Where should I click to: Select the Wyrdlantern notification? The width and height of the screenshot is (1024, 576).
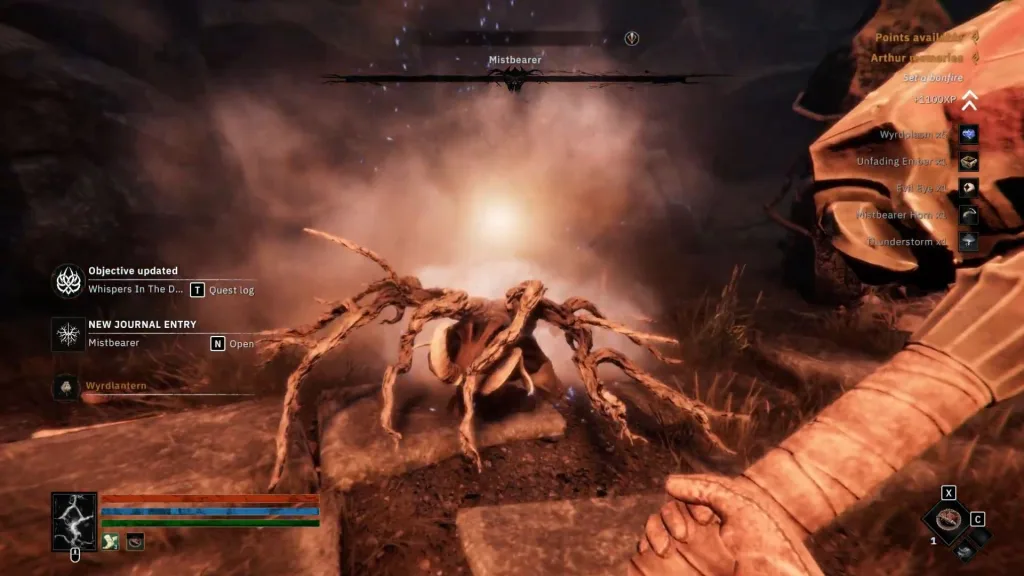68,386
